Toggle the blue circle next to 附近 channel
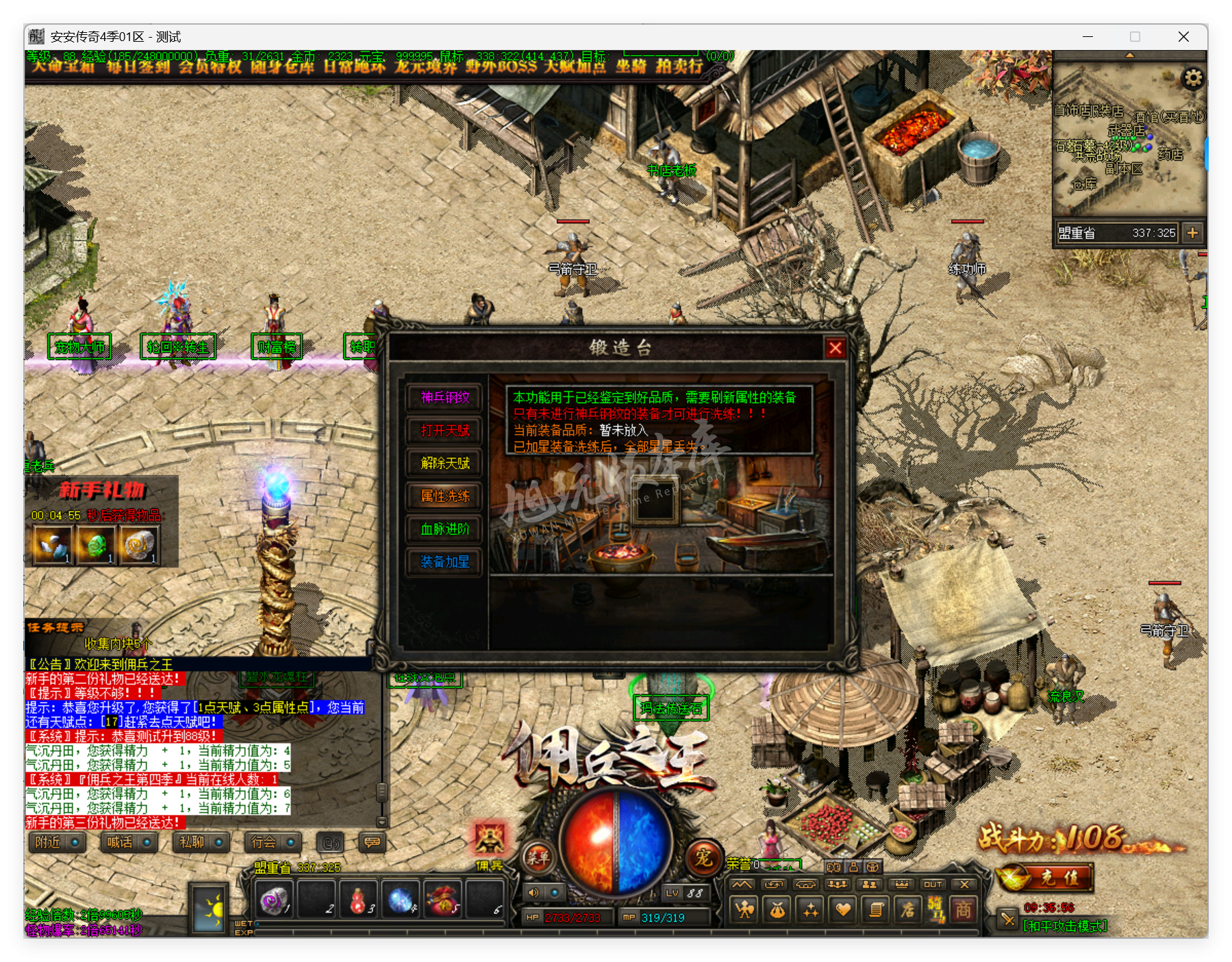The image size is (1232, 962). [x=75, y=844]
